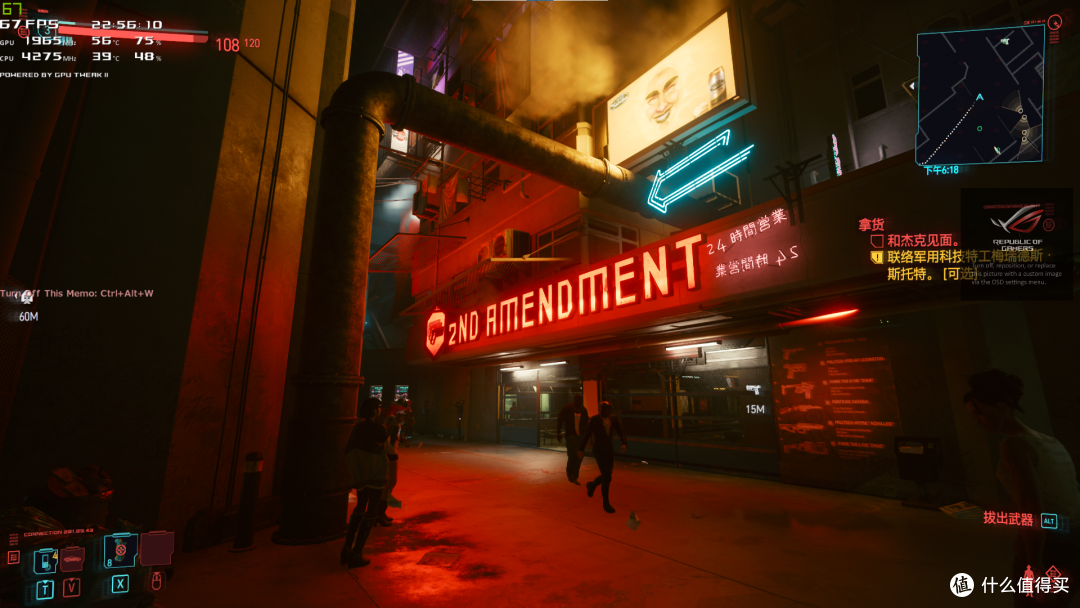Click the 拿货 quest title
Screen dimensions: 1080x608
click(x=871, y=225)
